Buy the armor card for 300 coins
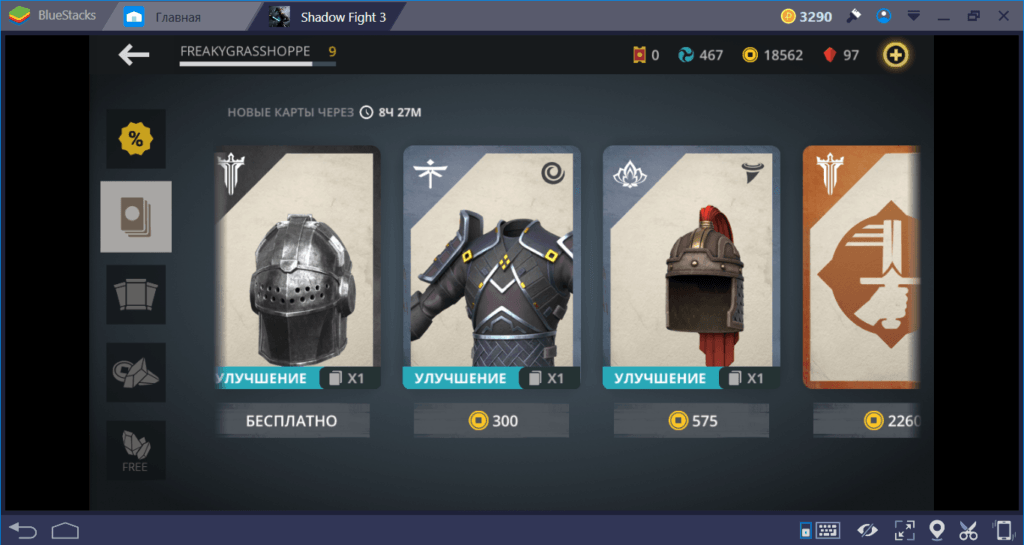This screenshot has width=1024, height=545. point(491,421)
